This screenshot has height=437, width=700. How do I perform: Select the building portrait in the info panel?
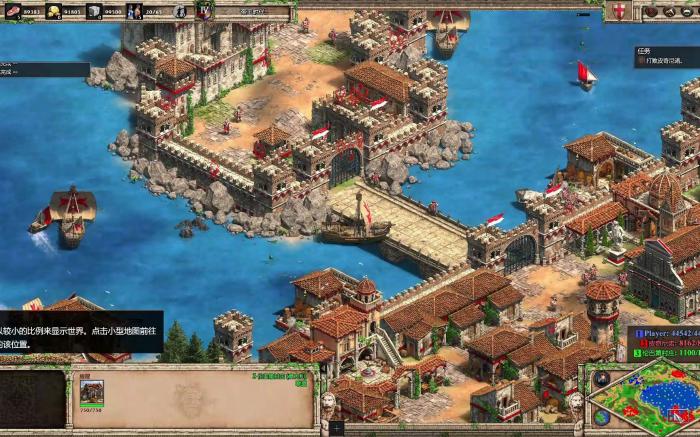(92, 391)
